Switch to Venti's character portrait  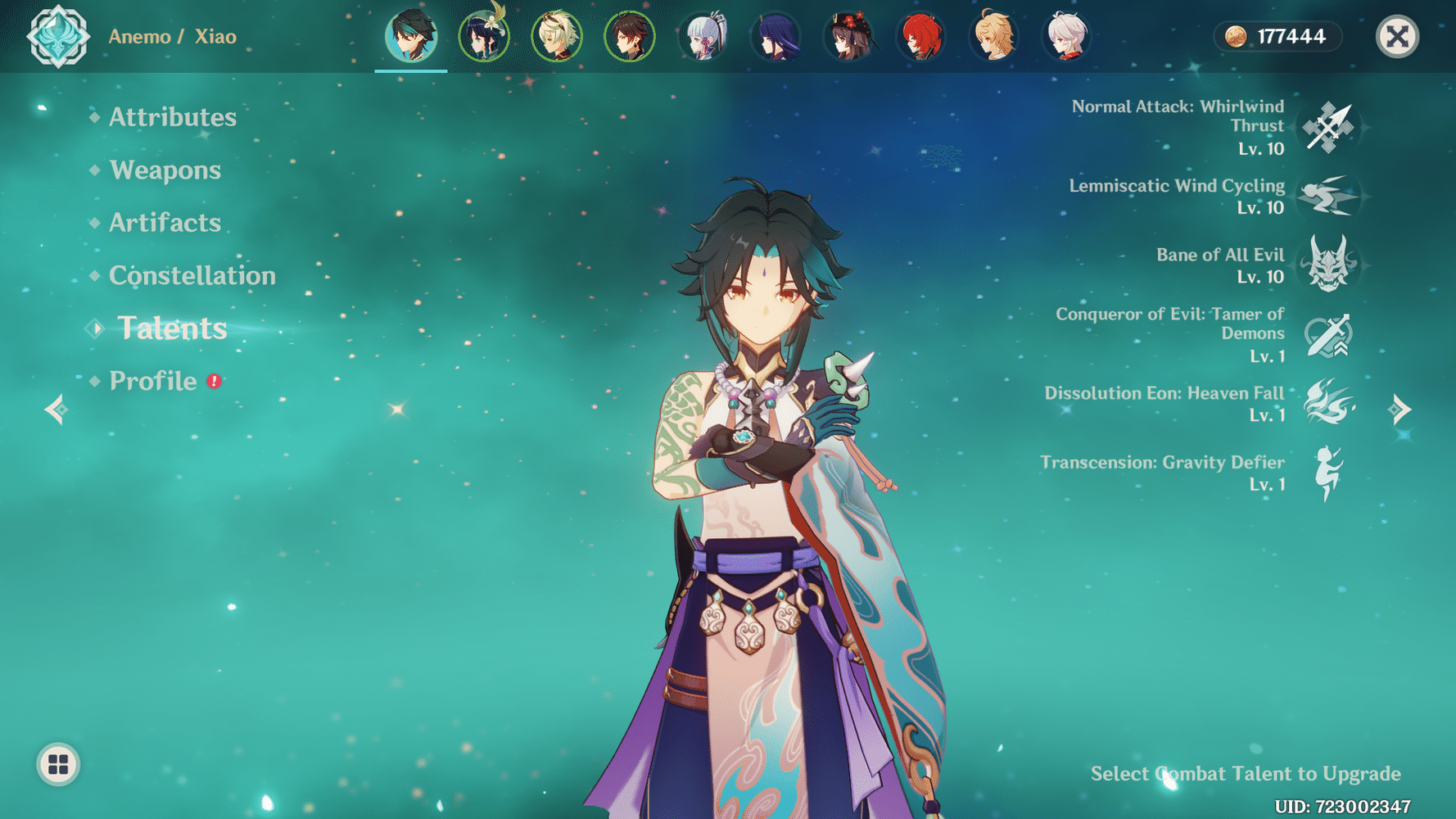point(484,36)
